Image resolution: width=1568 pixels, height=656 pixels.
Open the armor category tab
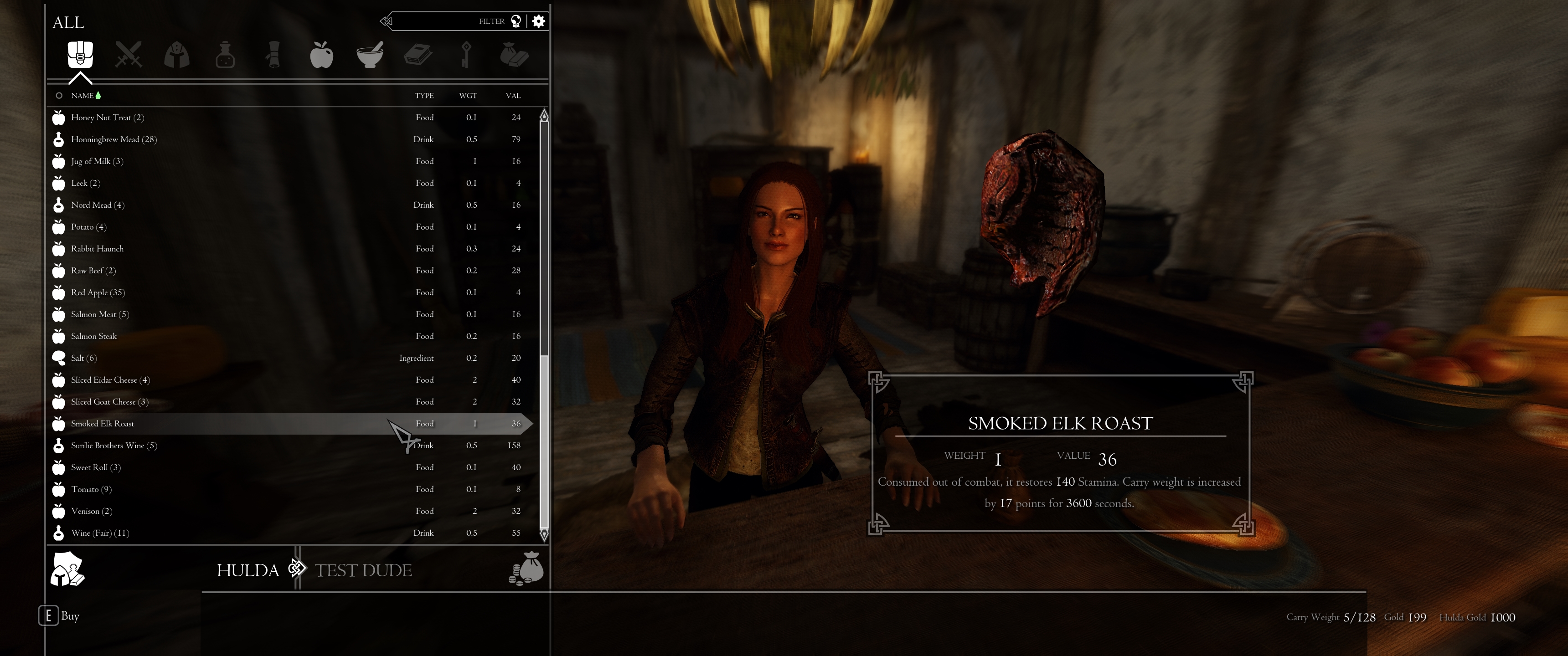coord(176,55)
